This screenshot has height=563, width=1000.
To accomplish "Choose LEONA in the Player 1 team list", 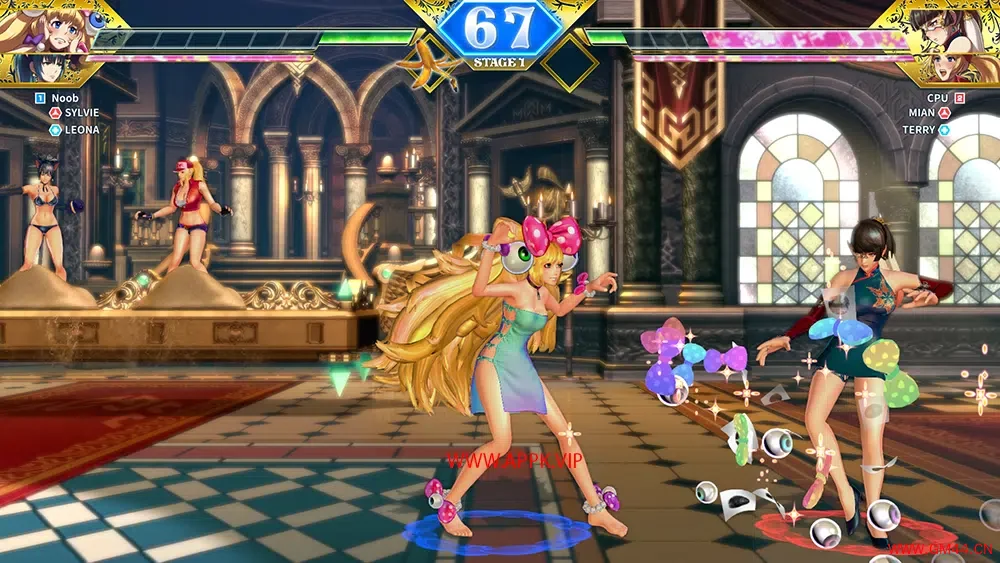I will (x=80, y=130).
